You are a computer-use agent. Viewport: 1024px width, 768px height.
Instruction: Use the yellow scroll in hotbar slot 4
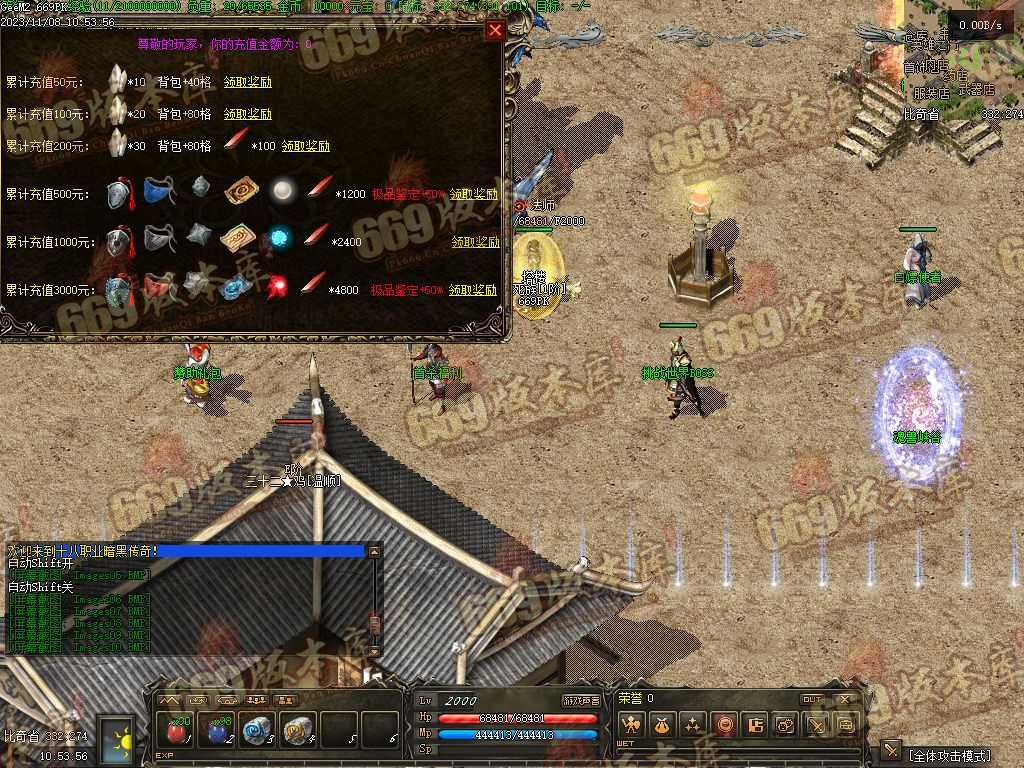coord(297,731)
